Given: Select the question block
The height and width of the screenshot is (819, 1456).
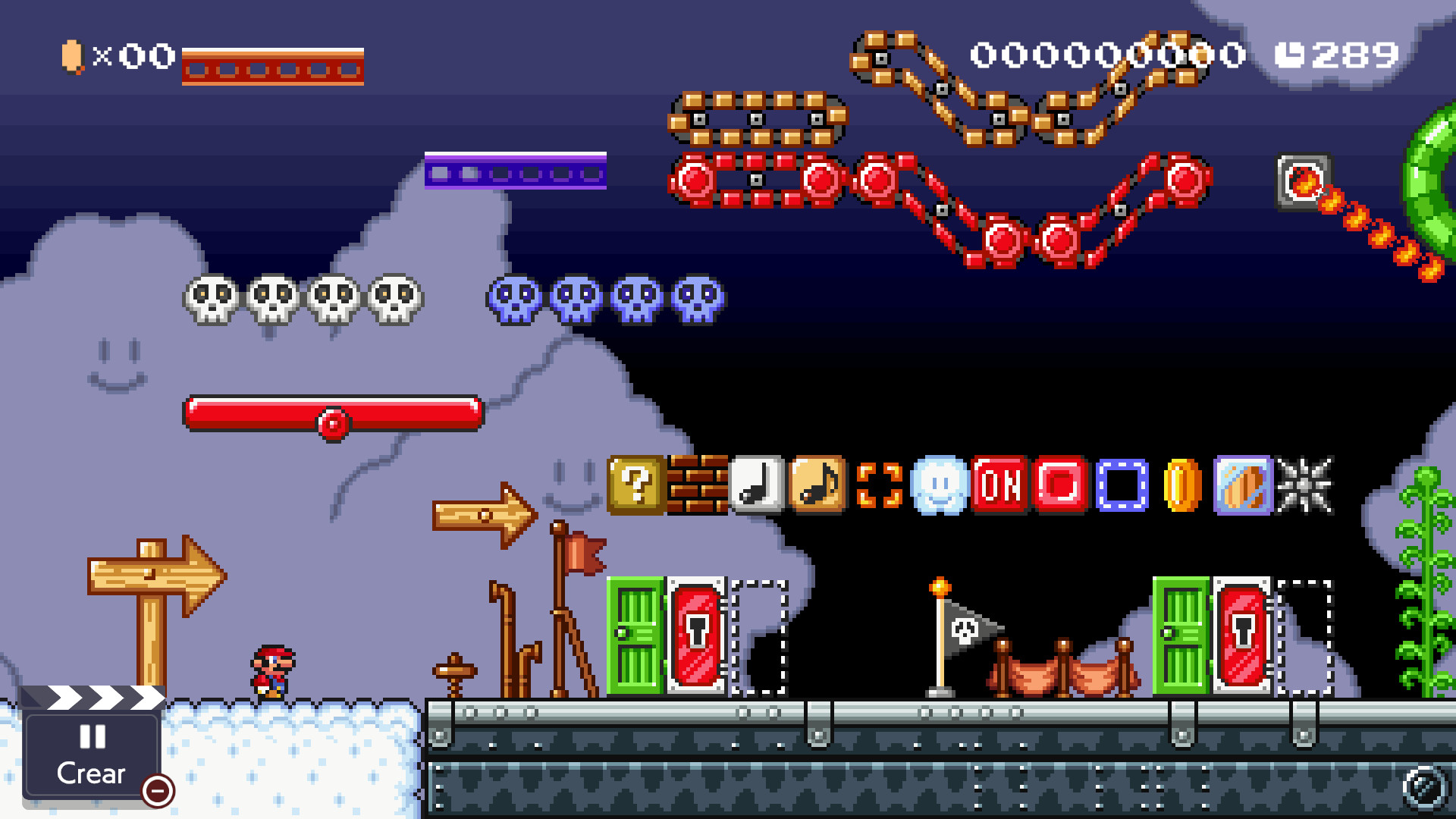Looking at the screenshot, I should click(637, 486).
